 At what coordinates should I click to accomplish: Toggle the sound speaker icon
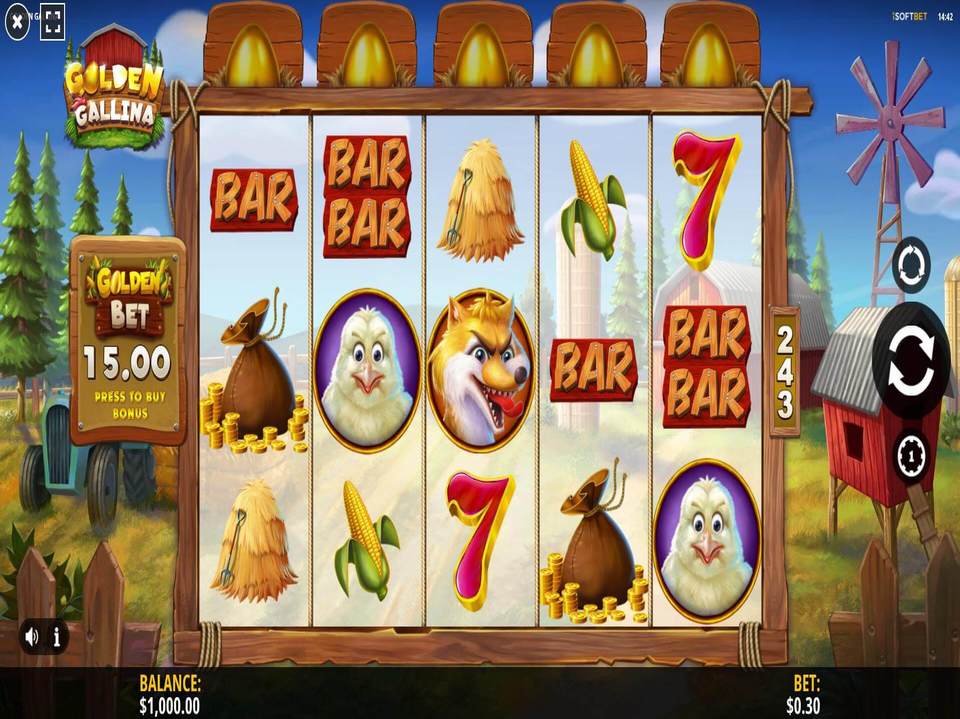pyautogui.click(x=32, y=635)
